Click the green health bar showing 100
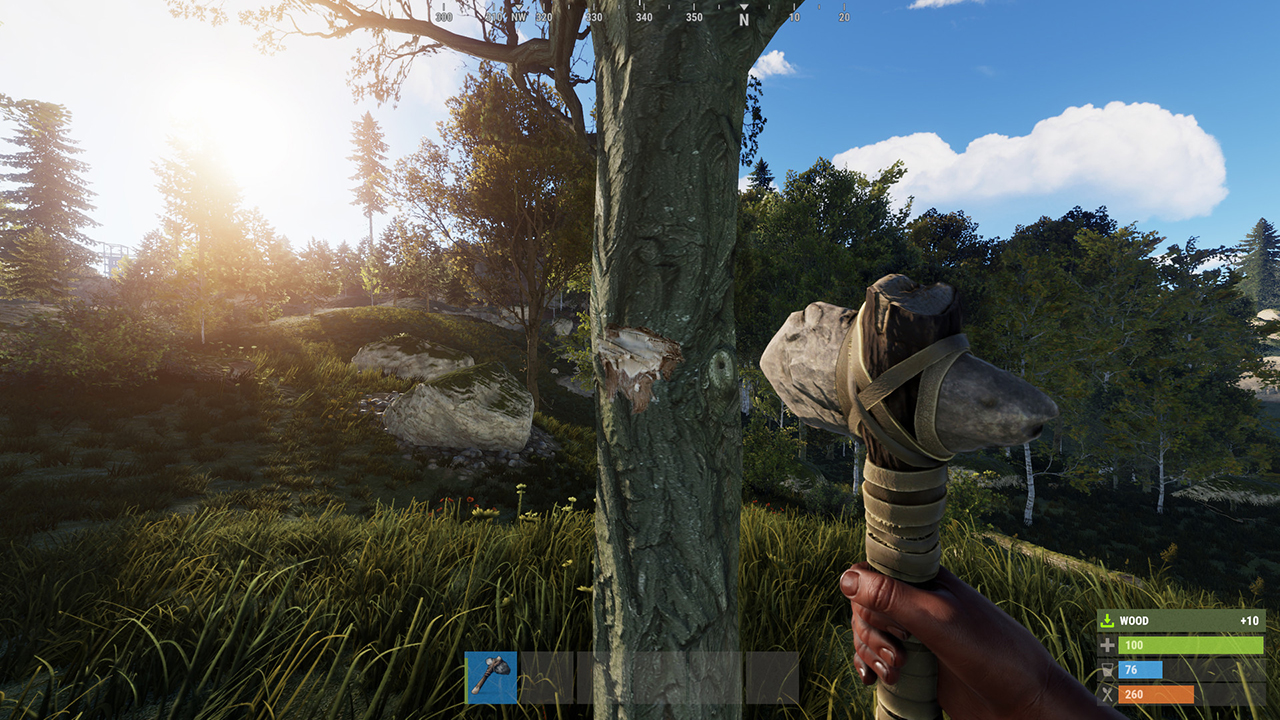The image size is (1280, 720). pyautogui.click(x=1190, y=645)
